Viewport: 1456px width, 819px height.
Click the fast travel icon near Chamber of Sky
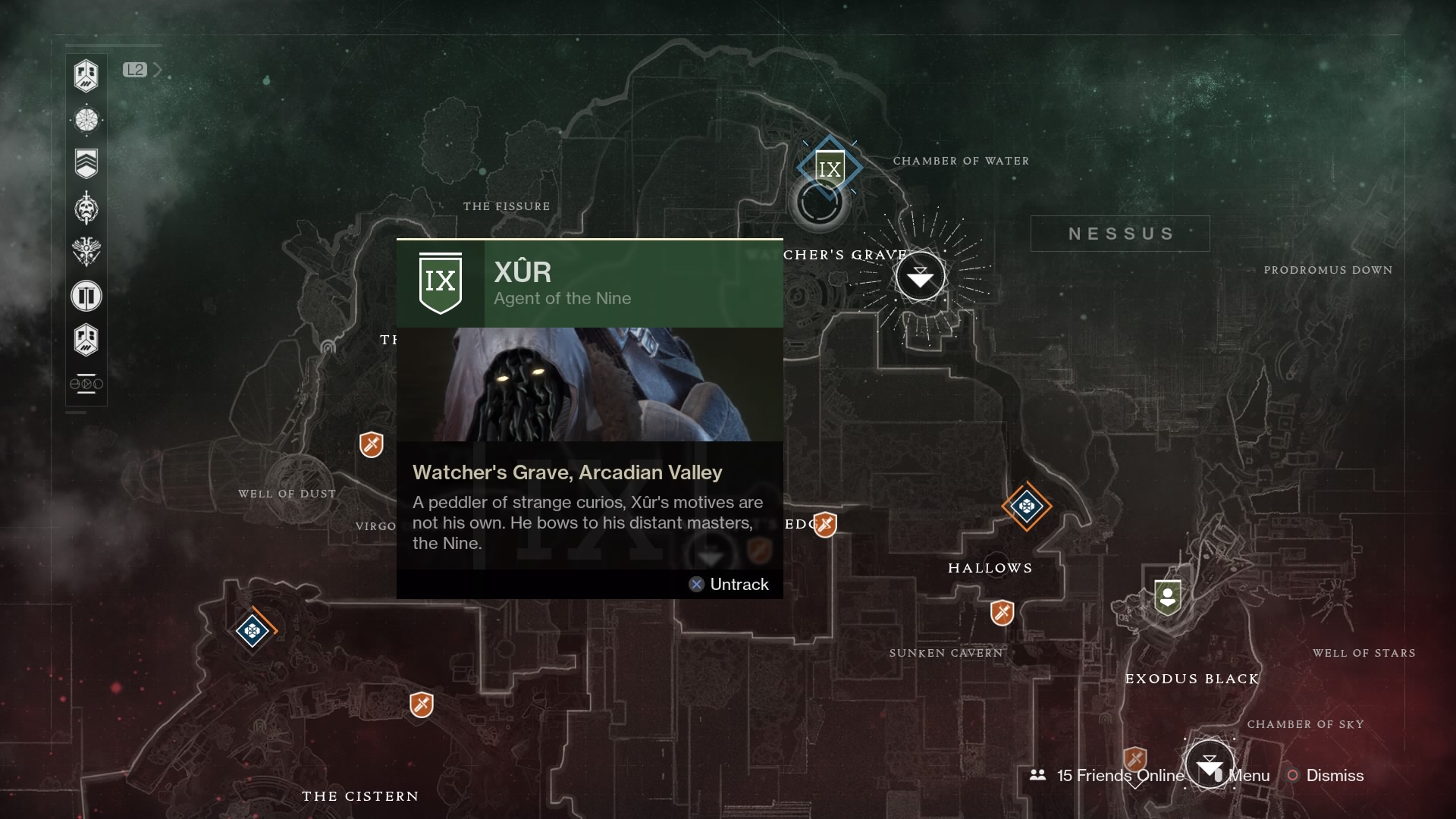point(1211,764)
